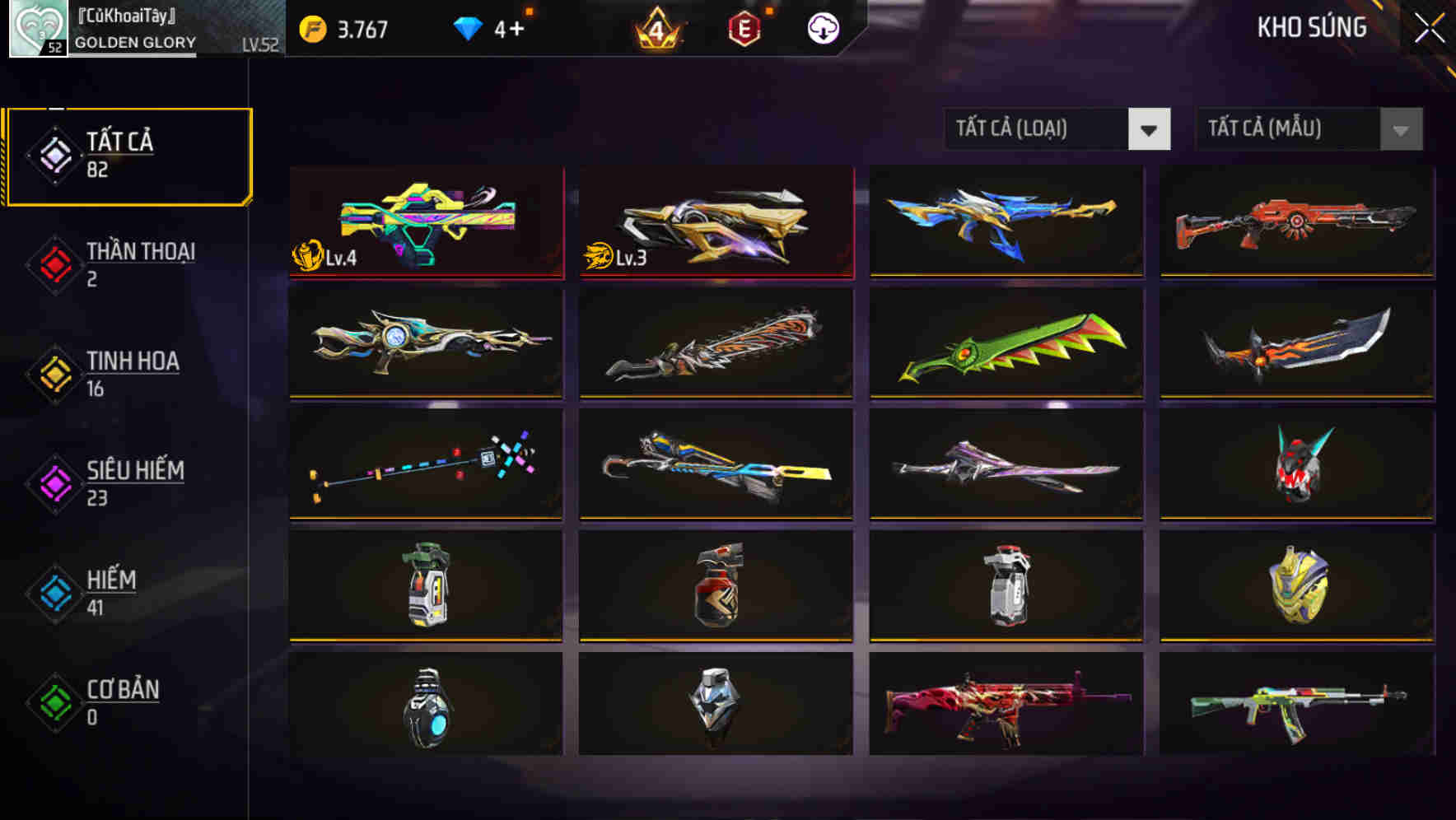Viewport: 1456px width, 820px height.
Task: Select the red chainsaw weapon card
Action: pyautogui.click(x=715, y=344)
